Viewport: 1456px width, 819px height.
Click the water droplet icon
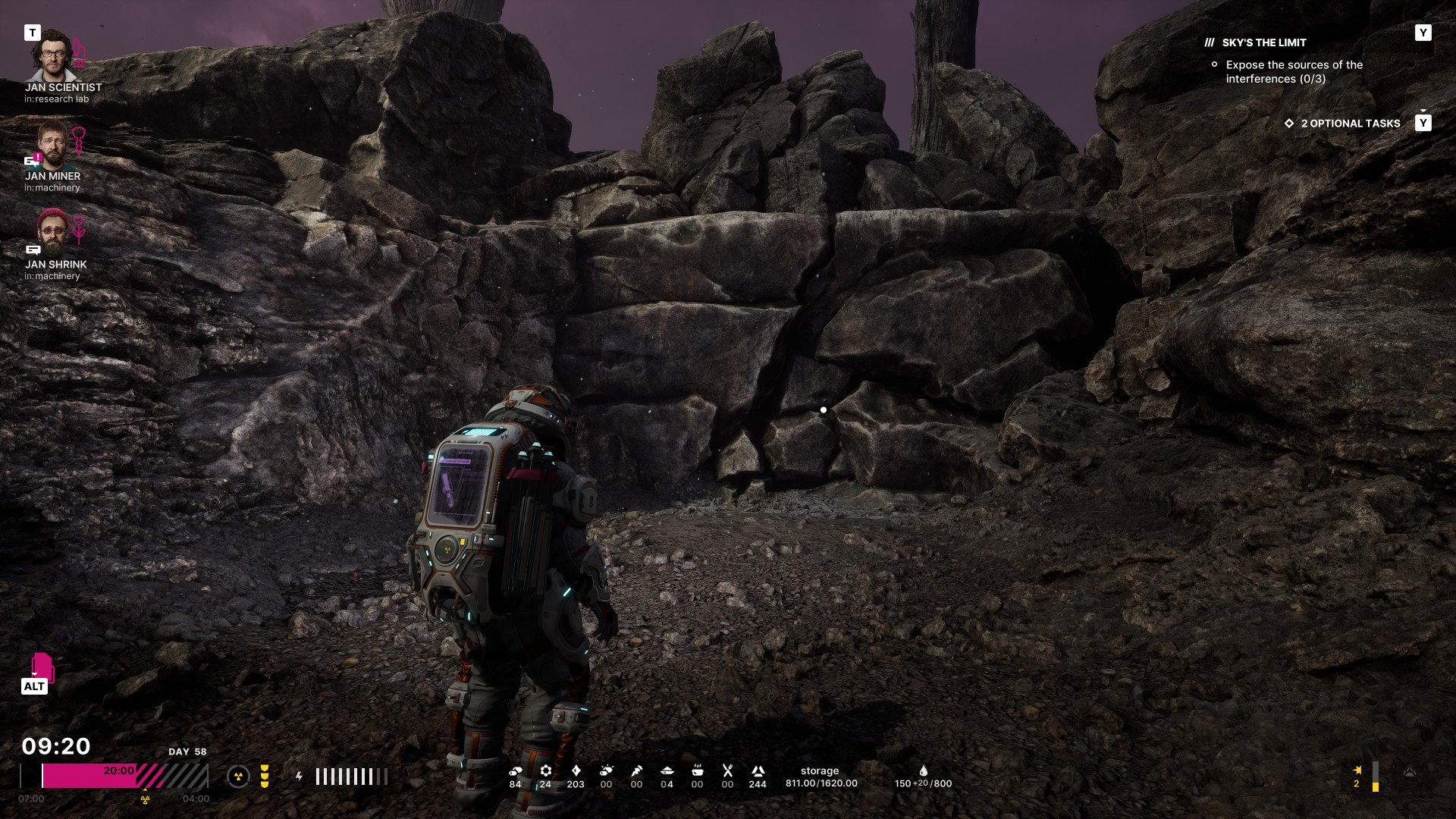pyautogui.click(x=923, y=770)
